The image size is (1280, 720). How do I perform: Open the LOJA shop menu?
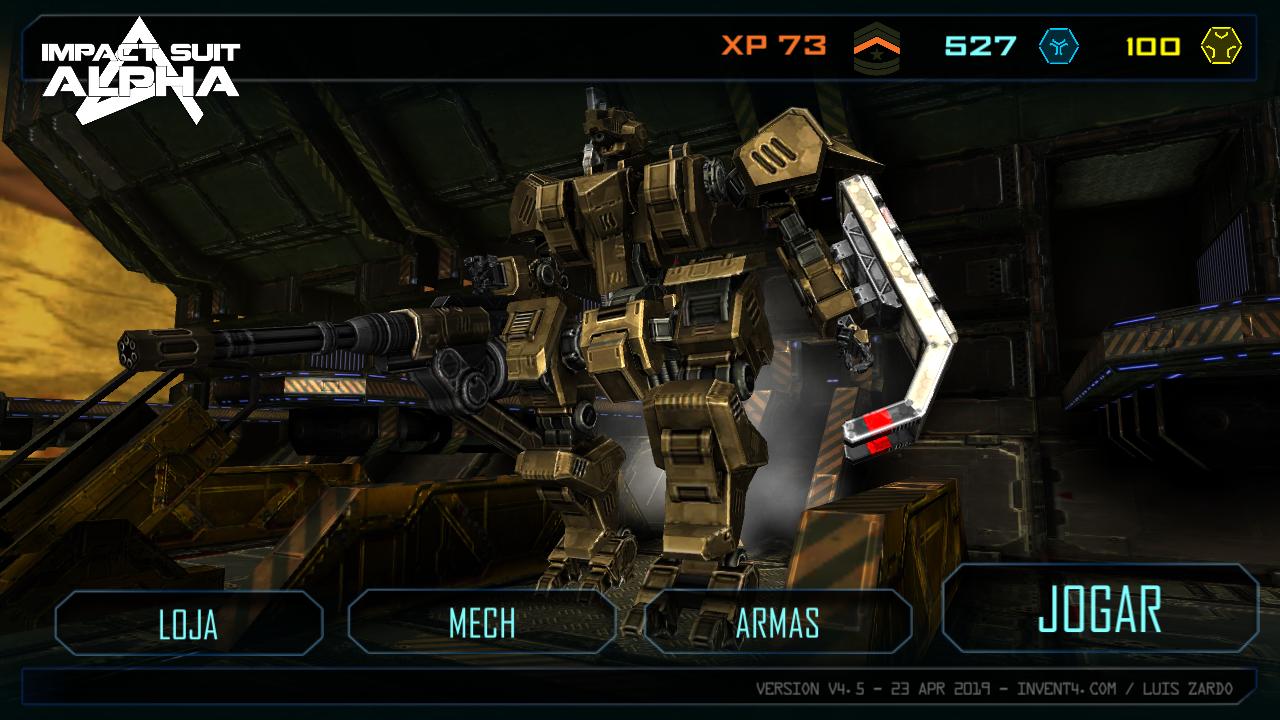click(189, 623)
